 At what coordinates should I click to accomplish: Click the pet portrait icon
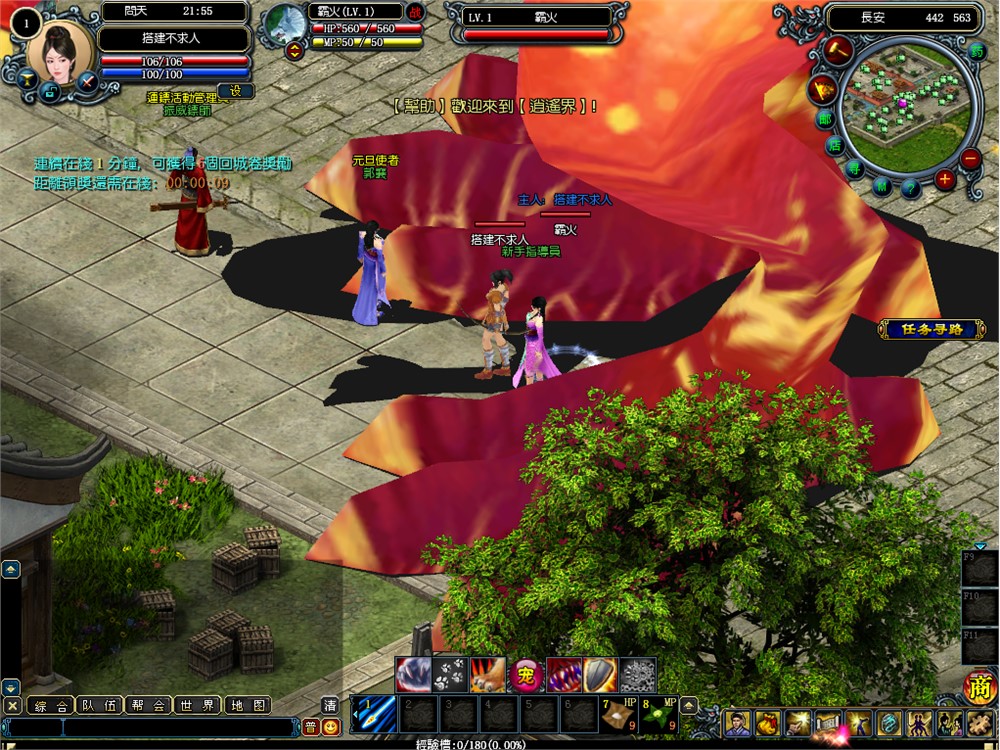(288, 21)
